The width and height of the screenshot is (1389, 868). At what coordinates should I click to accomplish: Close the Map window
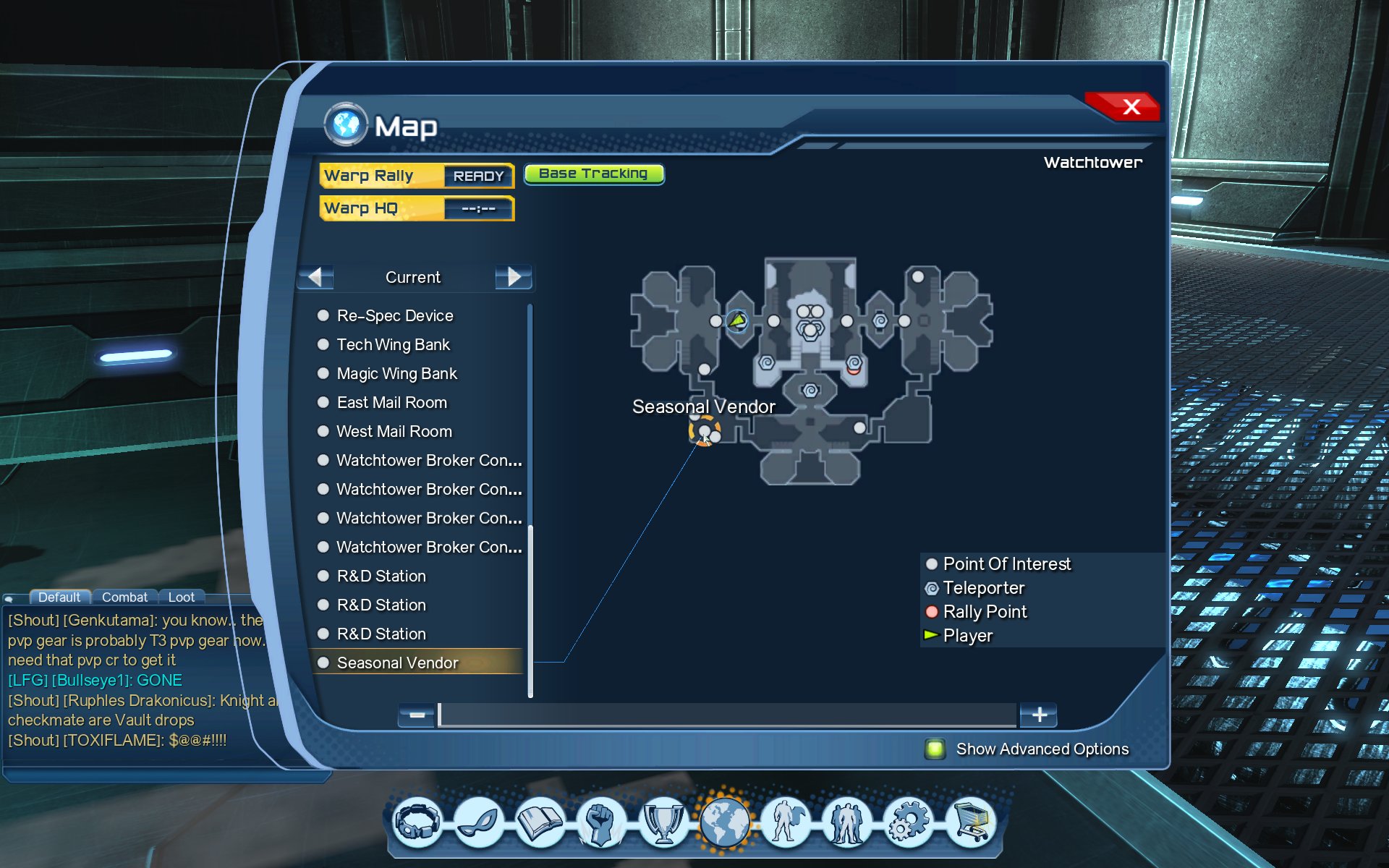tap(1130, 107)
